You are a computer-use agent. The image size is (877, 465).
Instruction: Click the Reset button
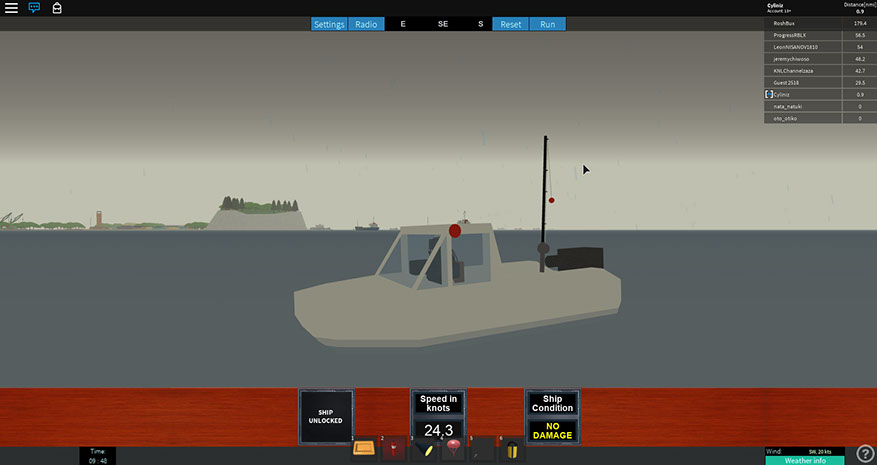tap(511, 24)
